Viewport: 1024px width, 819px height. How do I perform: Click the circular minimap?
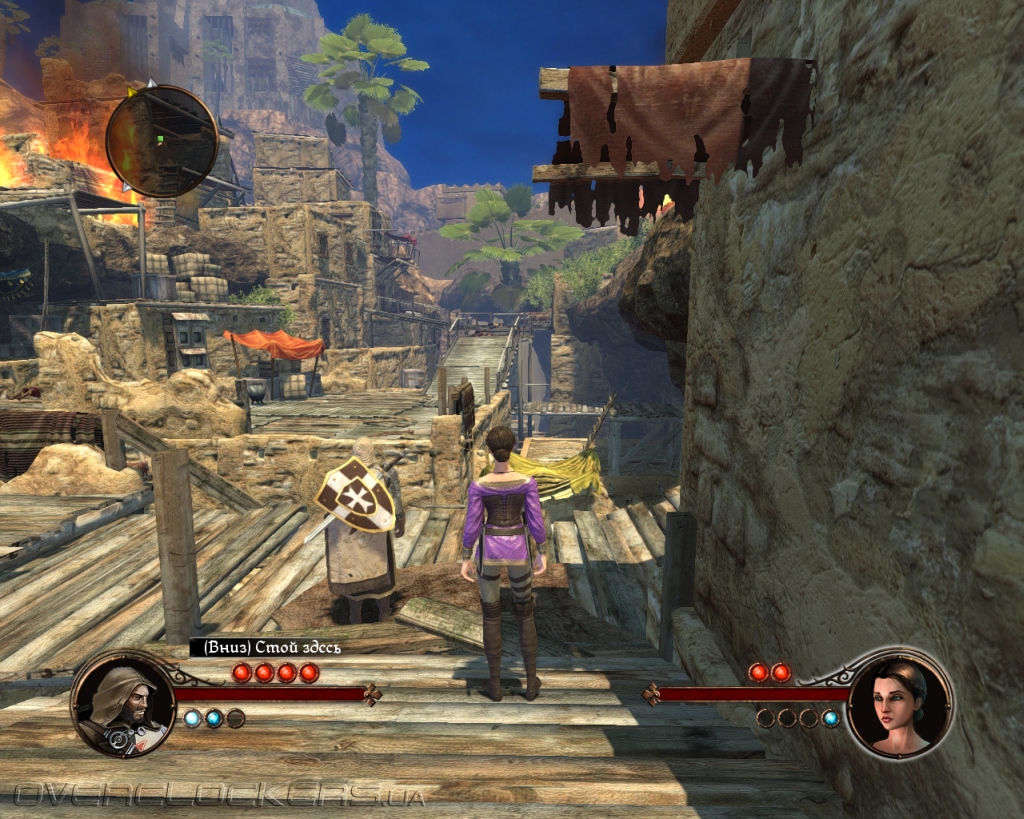point(161,141)
